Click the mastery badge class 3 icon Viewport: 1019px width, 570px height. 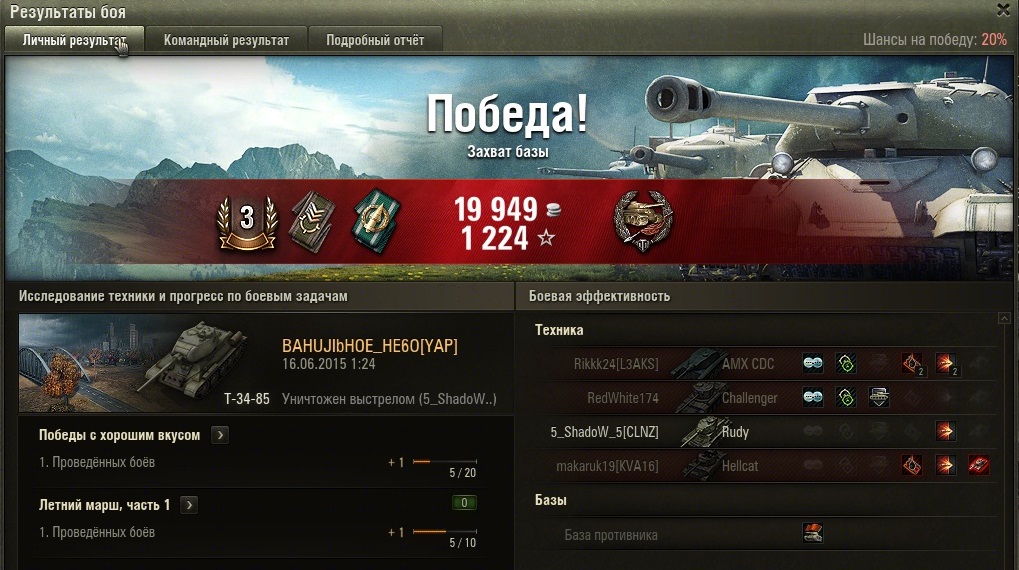click(x=246, y=217)
